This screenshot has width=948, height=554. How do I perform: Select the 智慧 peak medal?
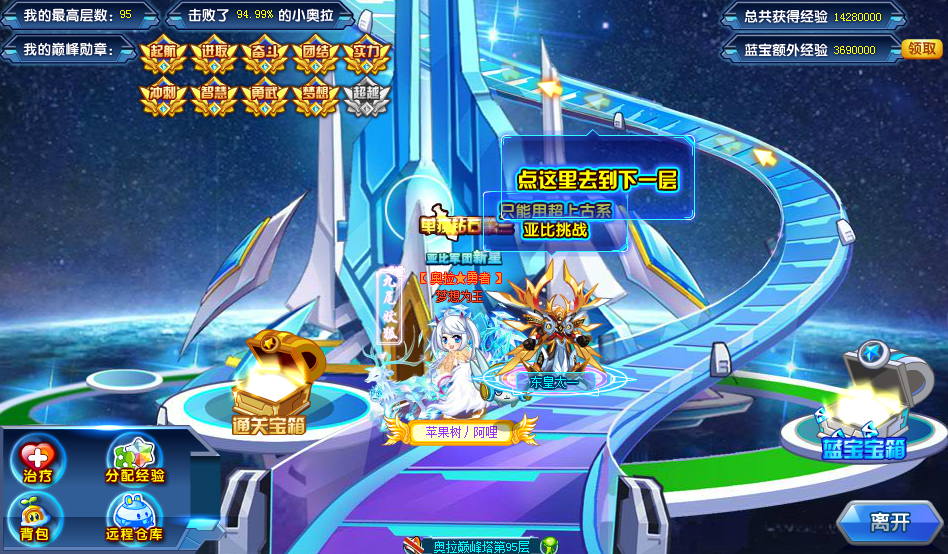coord(214,97)
